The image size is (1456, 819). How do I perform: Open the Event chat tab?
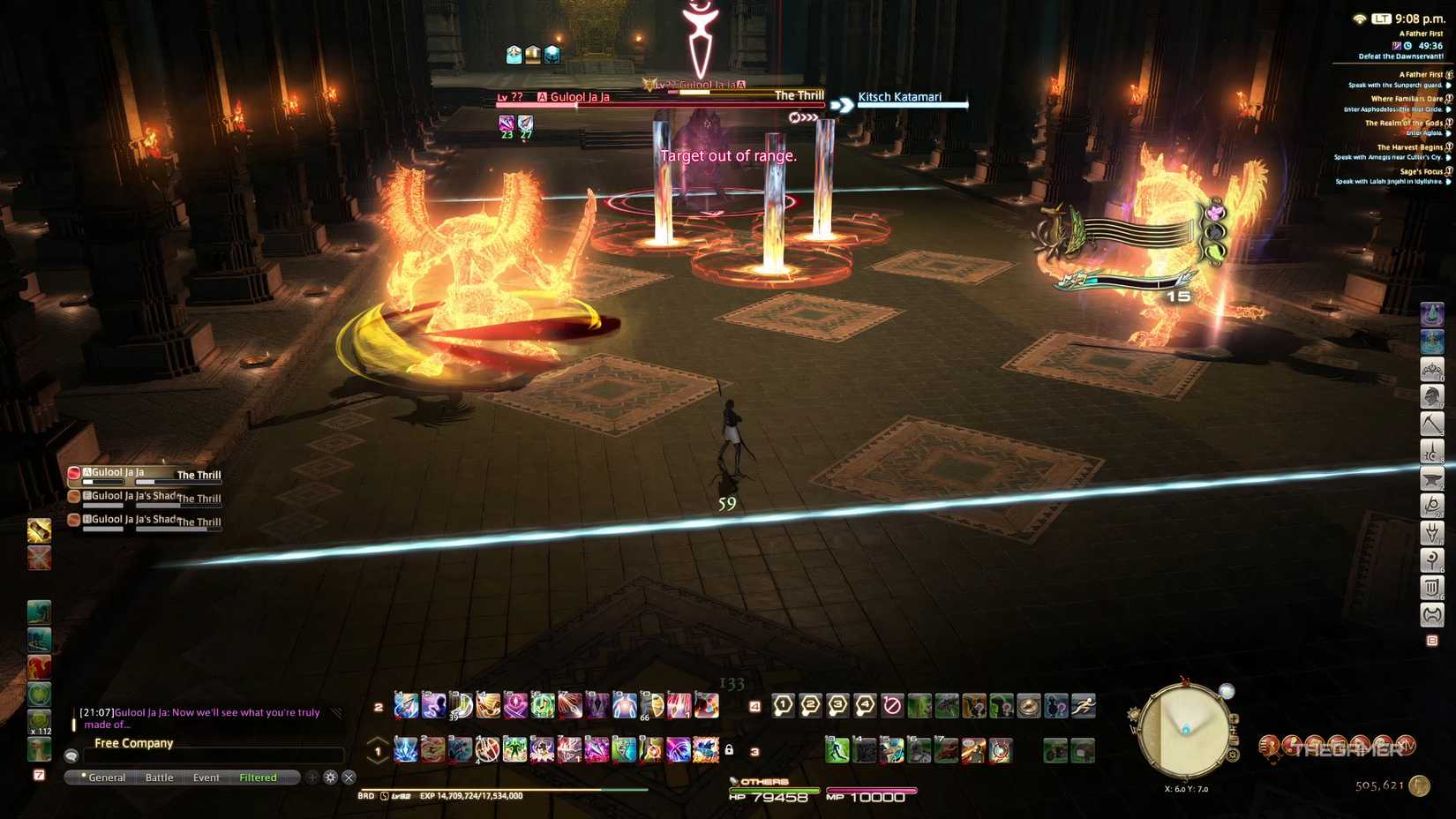[205, 778]
